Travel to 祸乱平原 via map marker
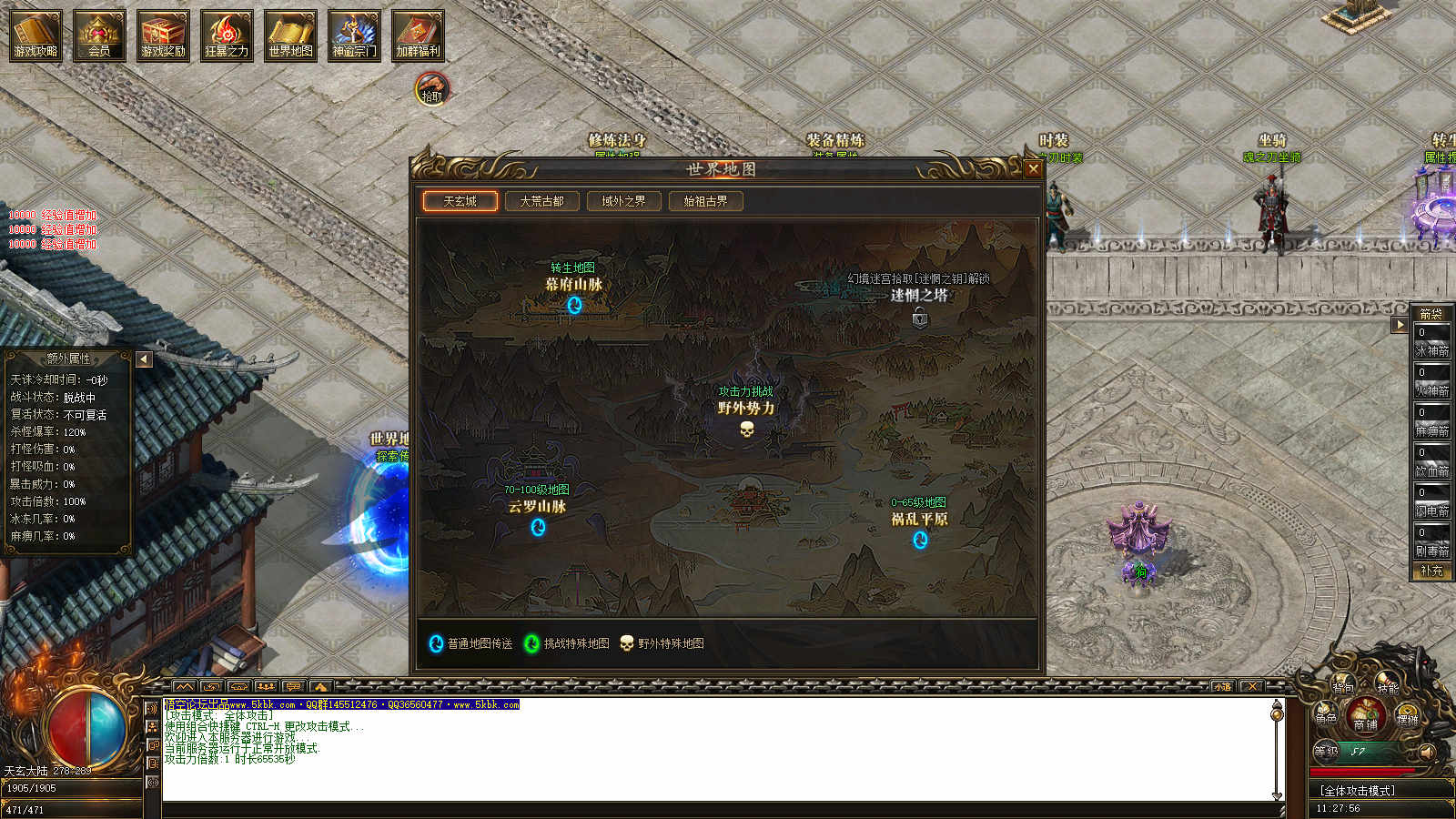This screenshot has height=819, width=1456. click(x=920, y=540)
